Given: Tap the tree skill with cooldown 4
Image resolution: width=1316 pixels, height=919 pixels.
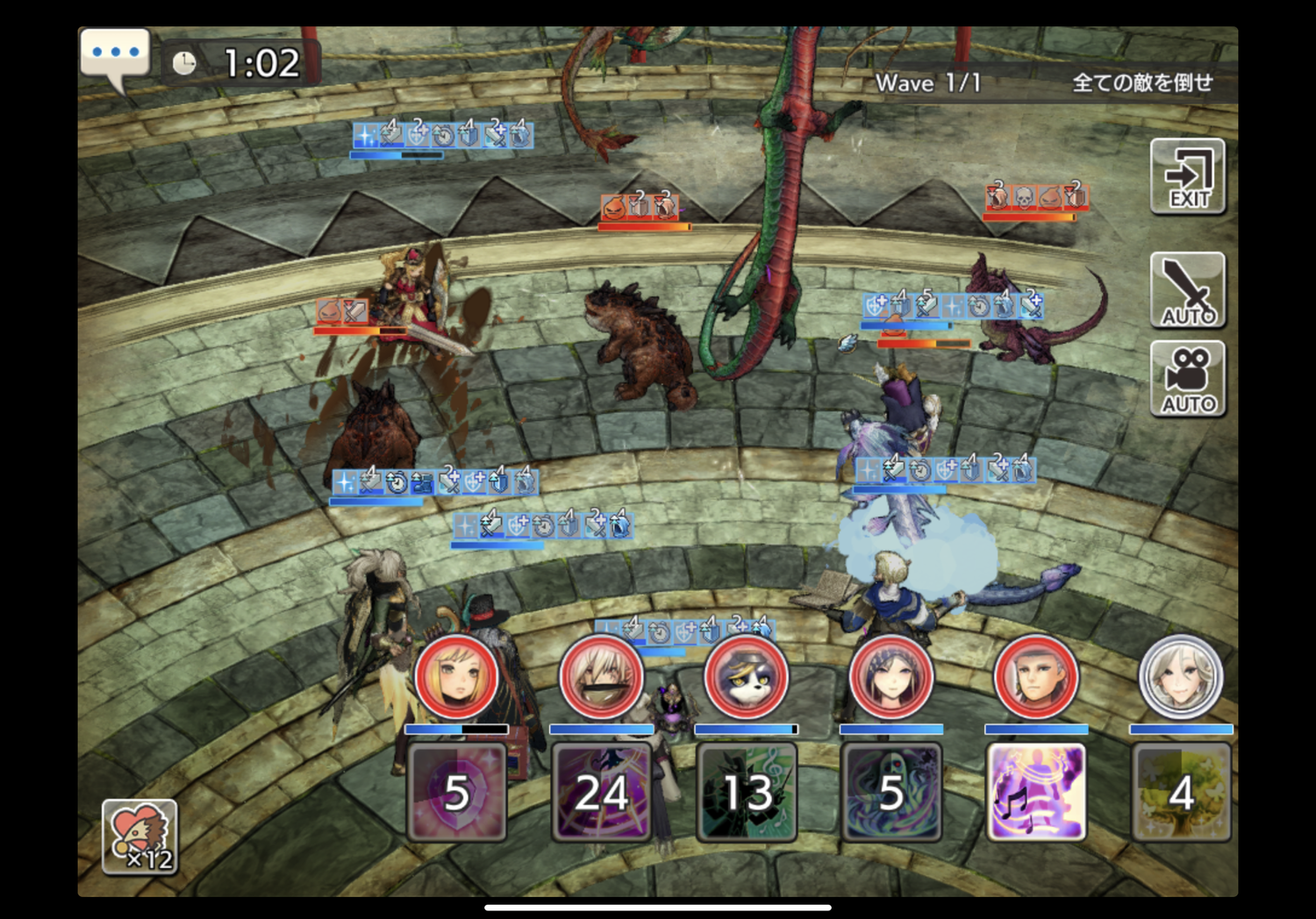Looking at the screenshot, I should 1181,792.
